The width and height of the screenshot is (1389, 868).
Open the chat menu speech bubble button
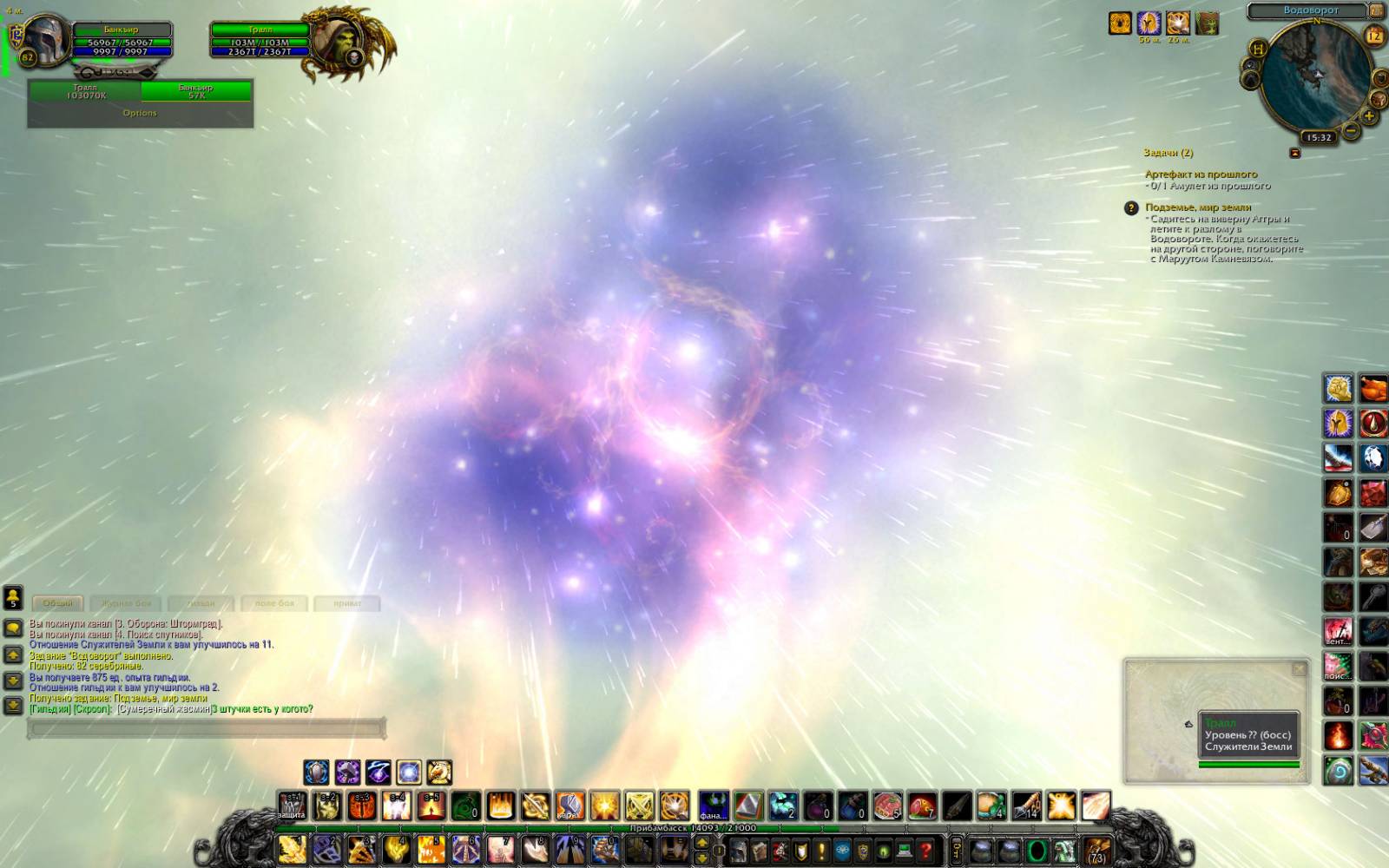13,628
